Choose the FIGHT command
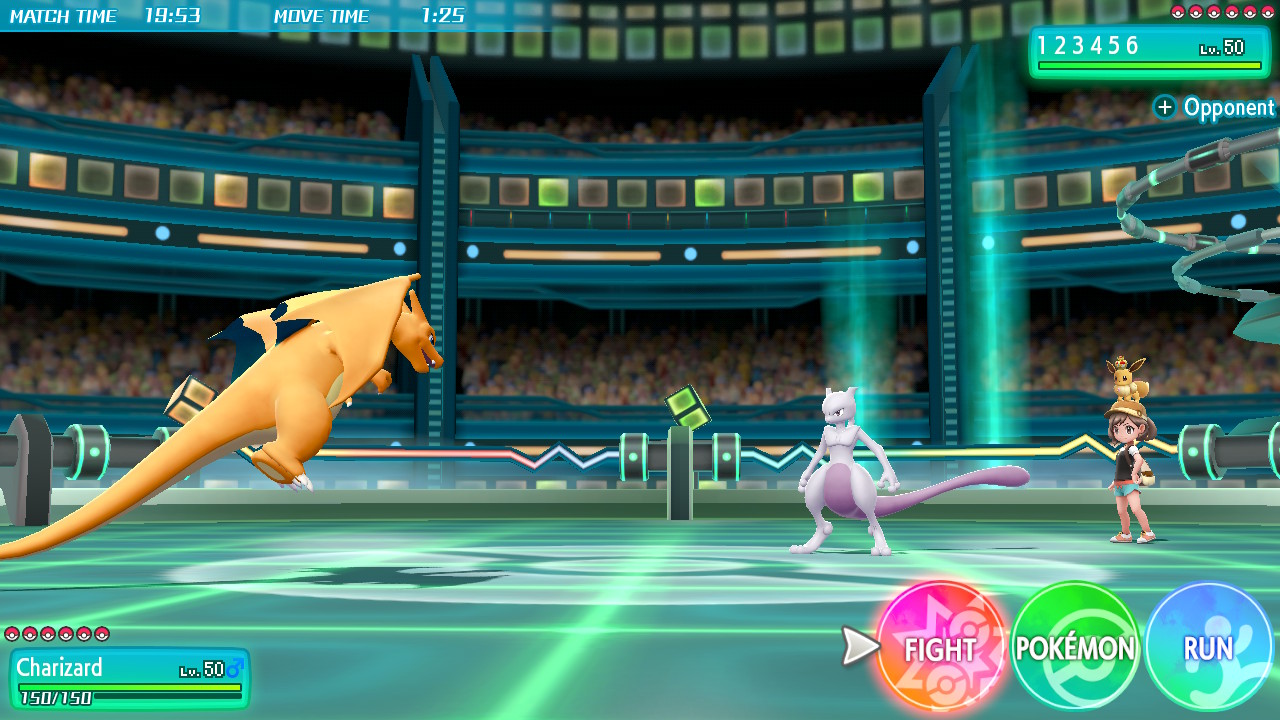 pyautogui.click(x=940, y=647)
